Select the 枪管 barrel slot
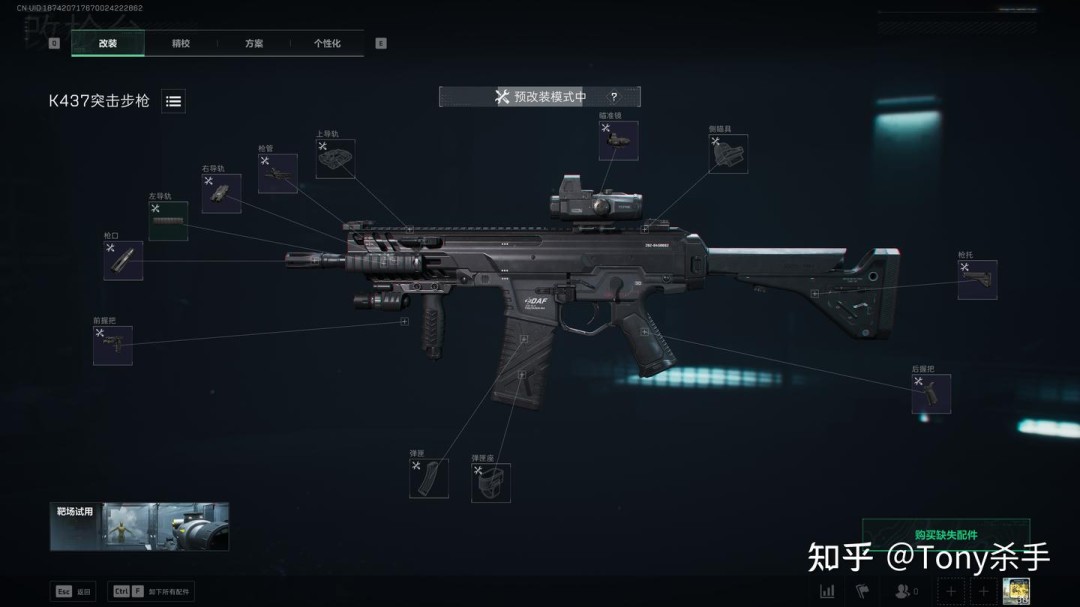The width and height of the screenshot is (1080, 607). pyautogui.click(x=278, y=174)
